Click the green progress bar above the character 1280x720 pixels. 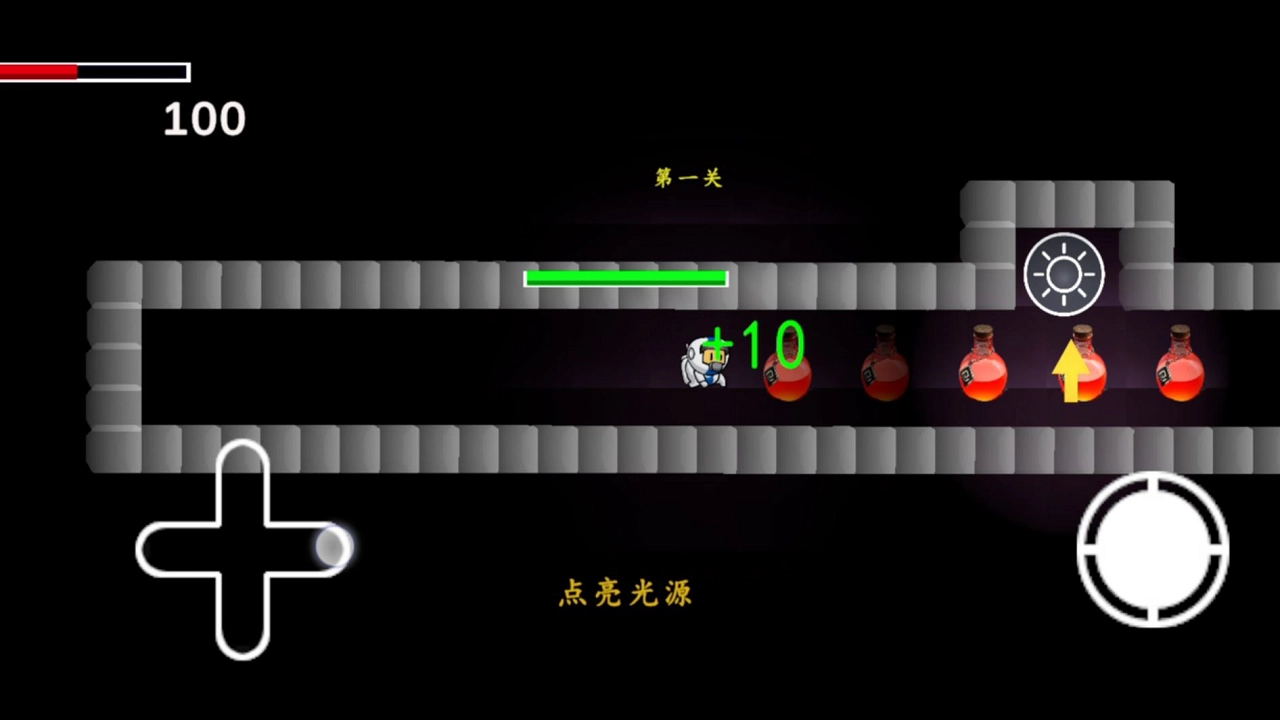pyautogui.click(x=626, y=278)
